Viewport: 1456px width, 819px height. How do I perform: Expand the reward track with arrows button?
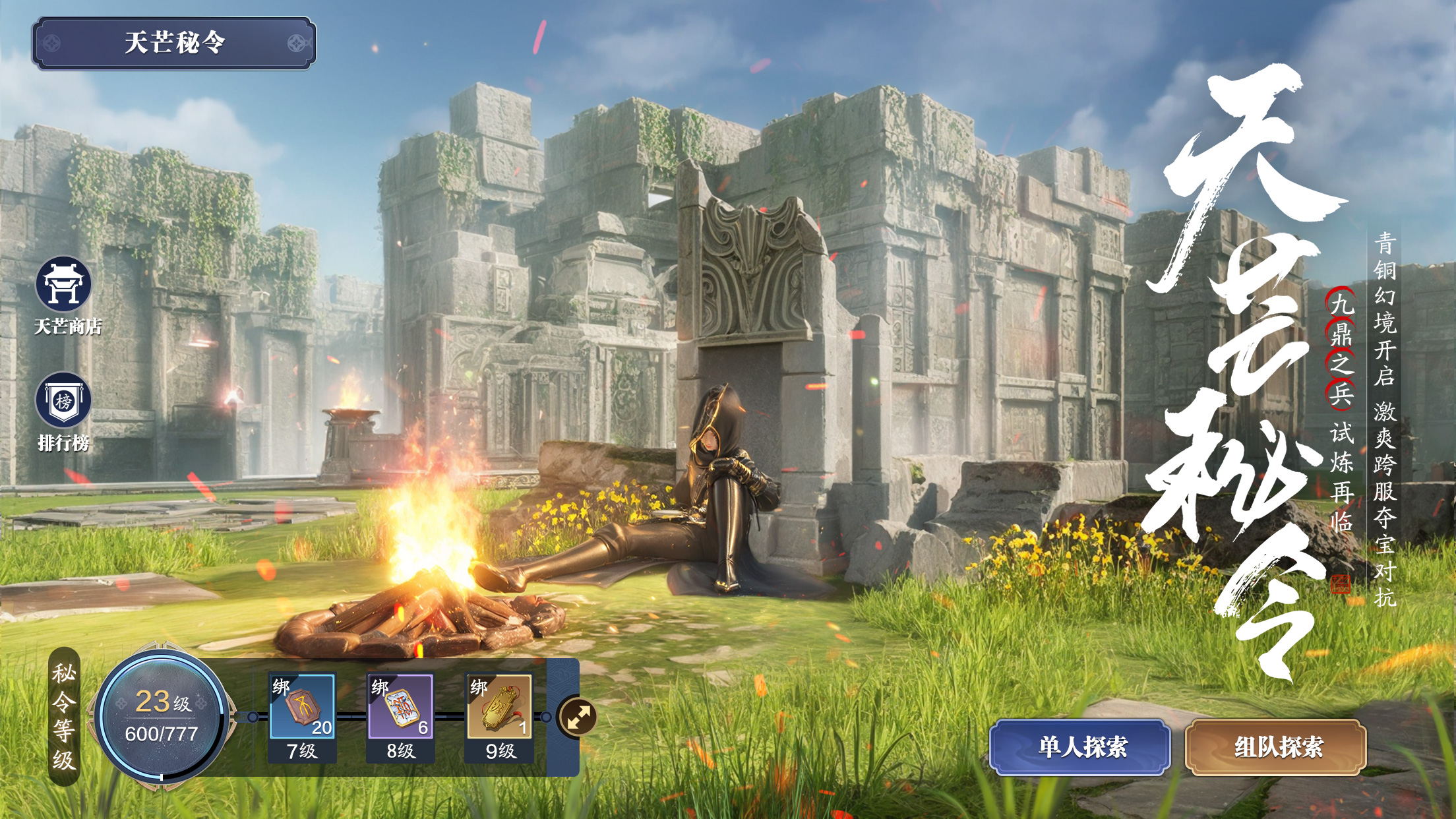coord(577,717)
